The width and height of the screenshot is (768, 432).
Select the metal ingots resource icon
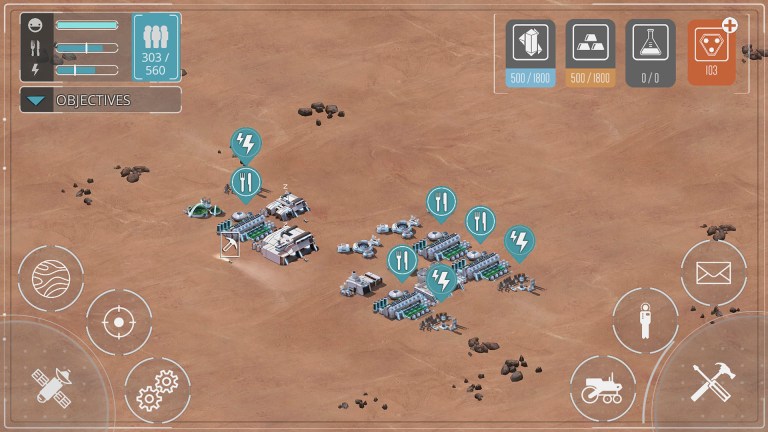(x=590, y=43)
